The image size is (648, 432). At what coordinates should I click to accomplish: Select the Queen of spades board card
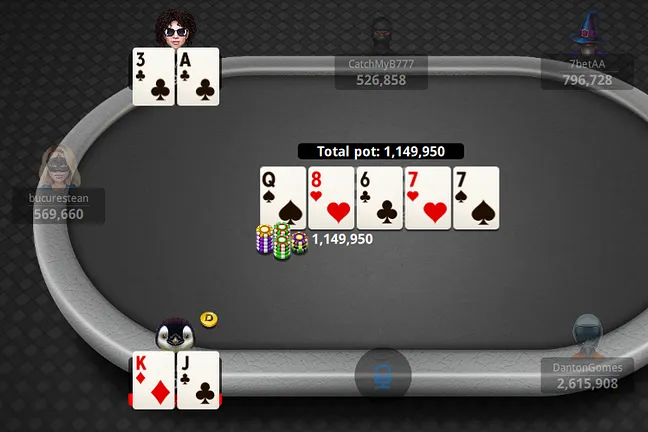(x=282, y=197)
